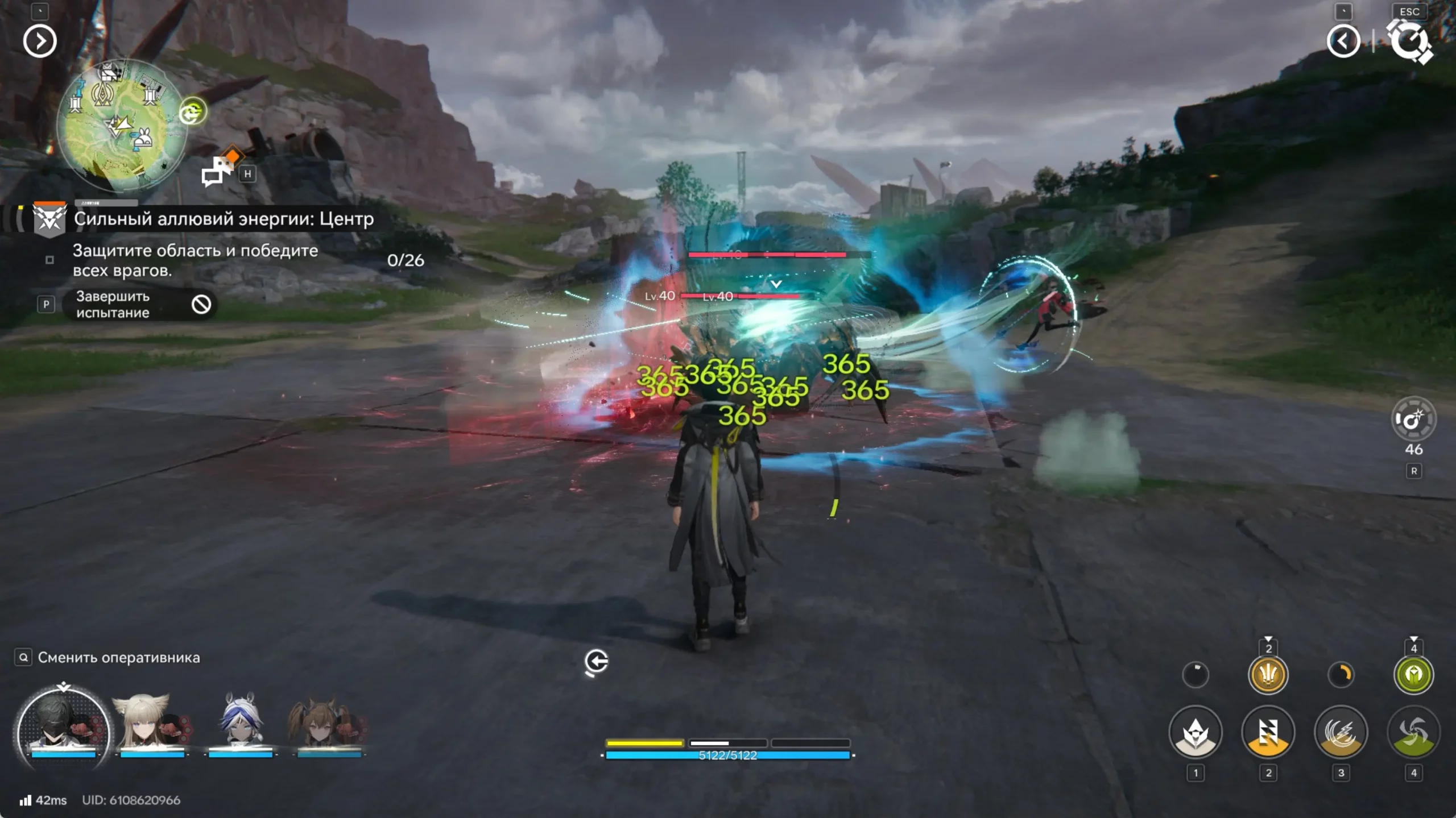Viewport: 1456px width, 818px height.
Task: Open the circular minimap
Action: point(122,125)
